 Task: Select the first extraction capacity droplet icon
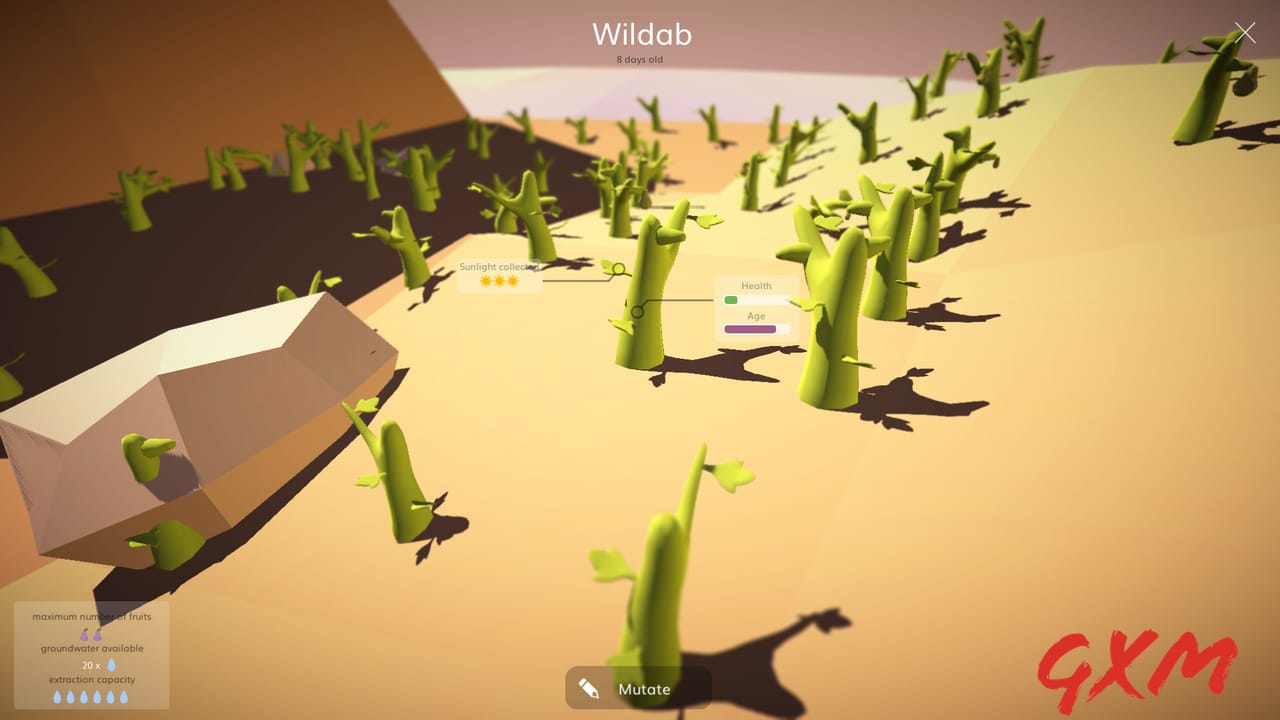pyautogui.click(x=57, y=696)
